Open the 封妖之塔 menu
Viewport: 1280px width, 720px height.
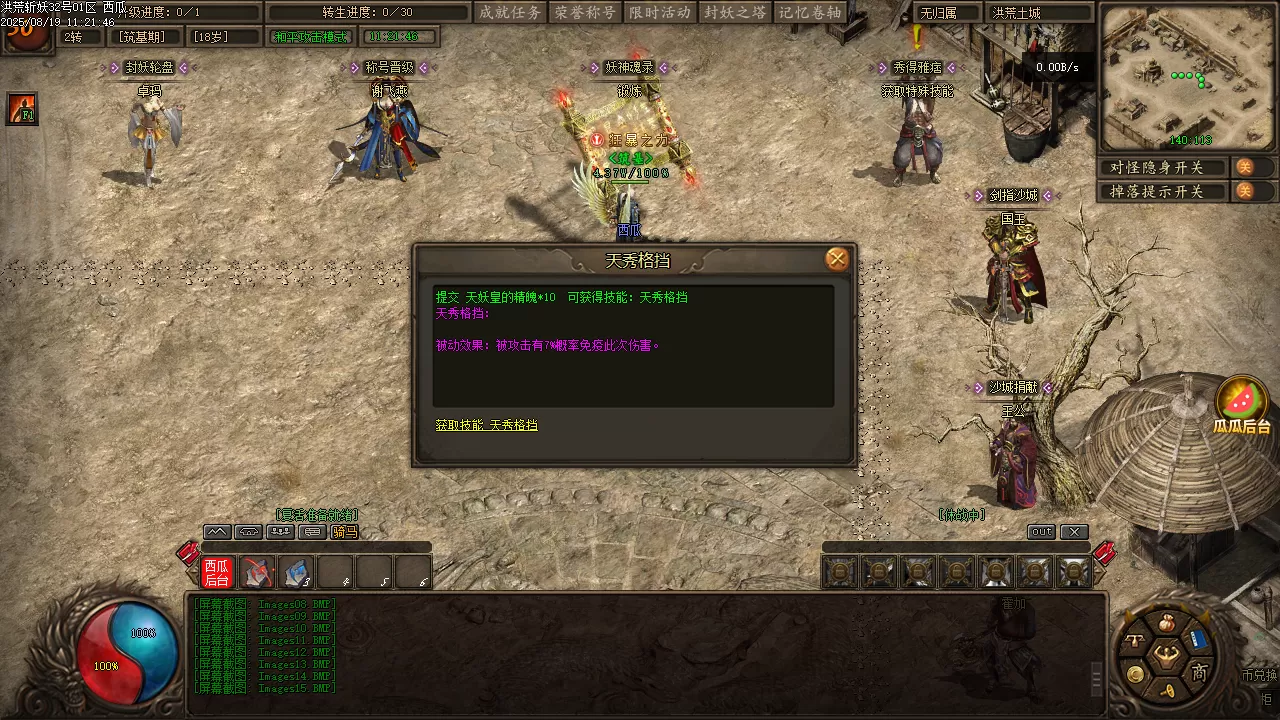[x=735, y=13]
